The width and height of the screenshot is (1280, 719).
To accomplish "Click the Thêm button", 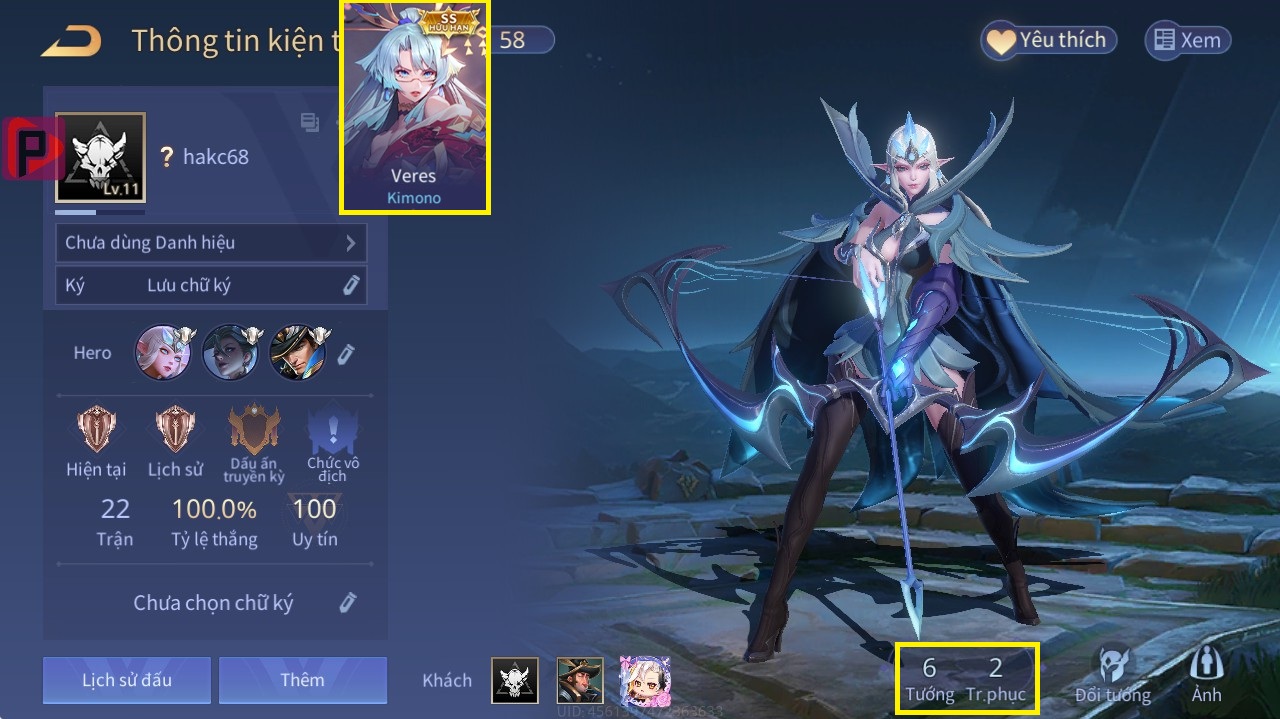I will (302, 680).
